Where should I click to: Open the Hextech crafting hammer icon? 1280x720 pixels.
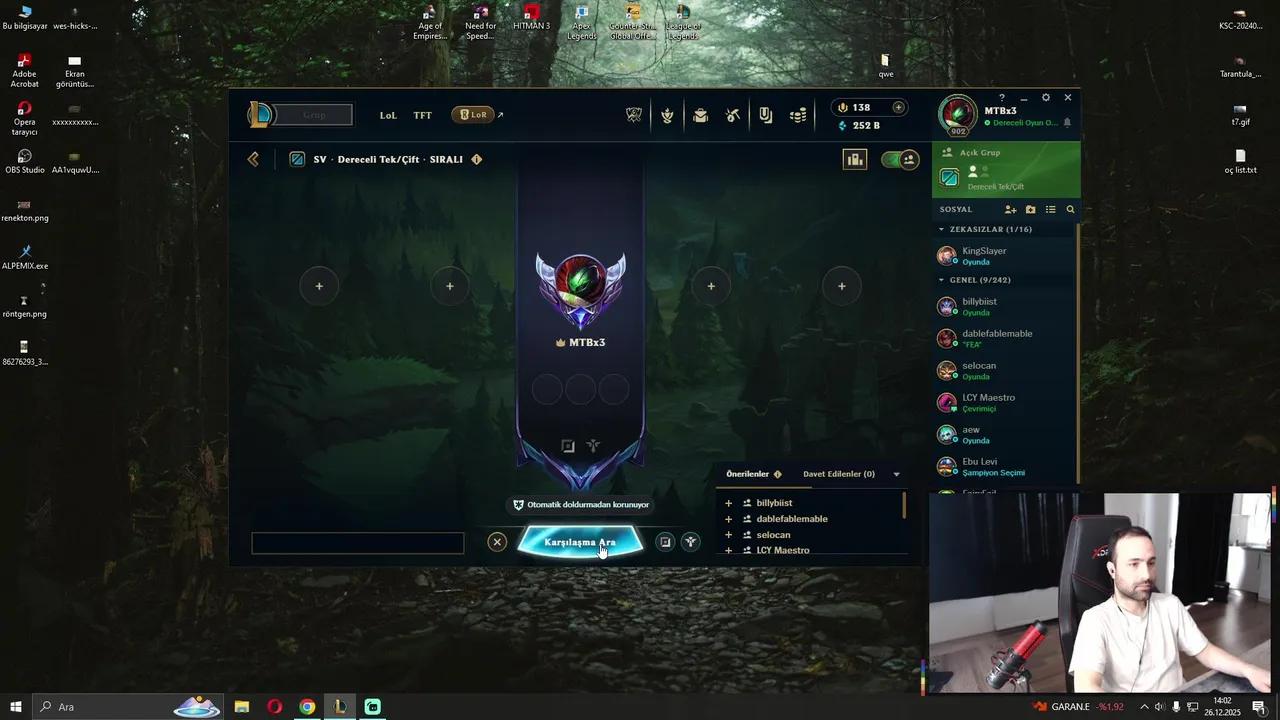(732, 115)
